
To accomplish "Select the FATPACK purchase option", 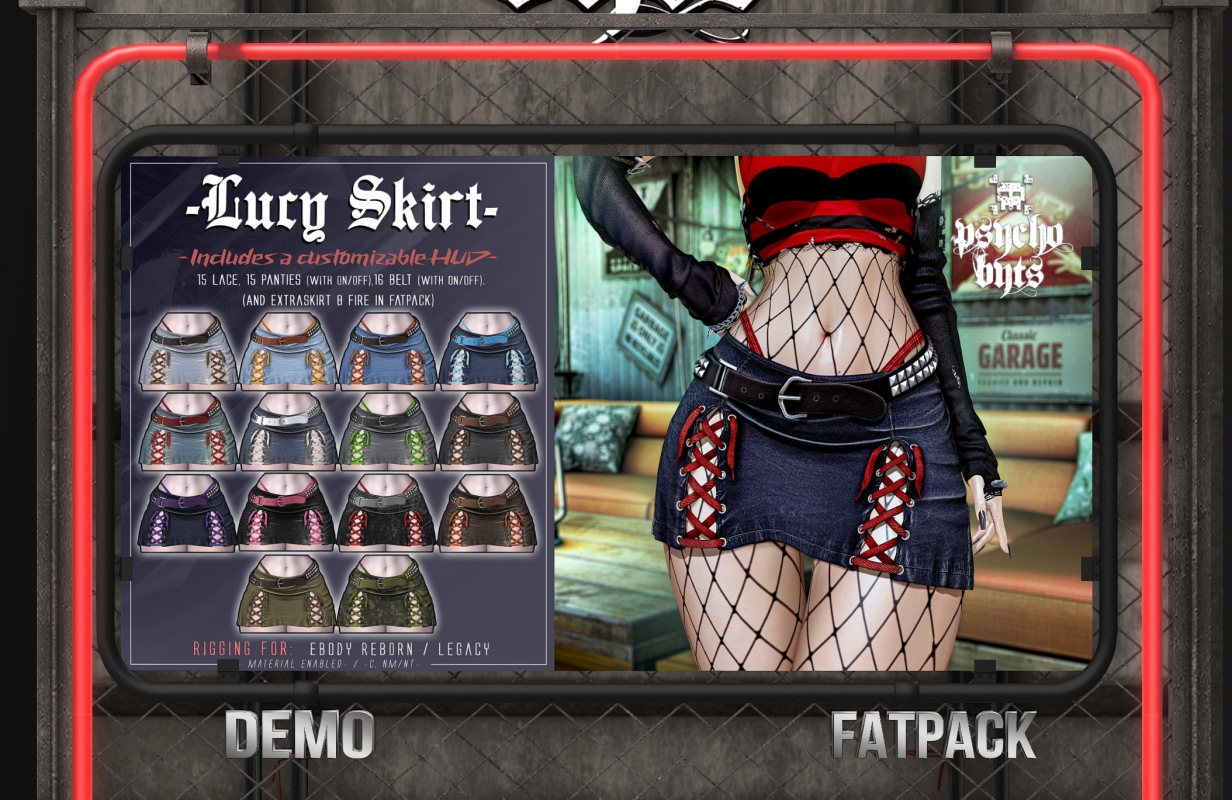I will click(933, 737).
